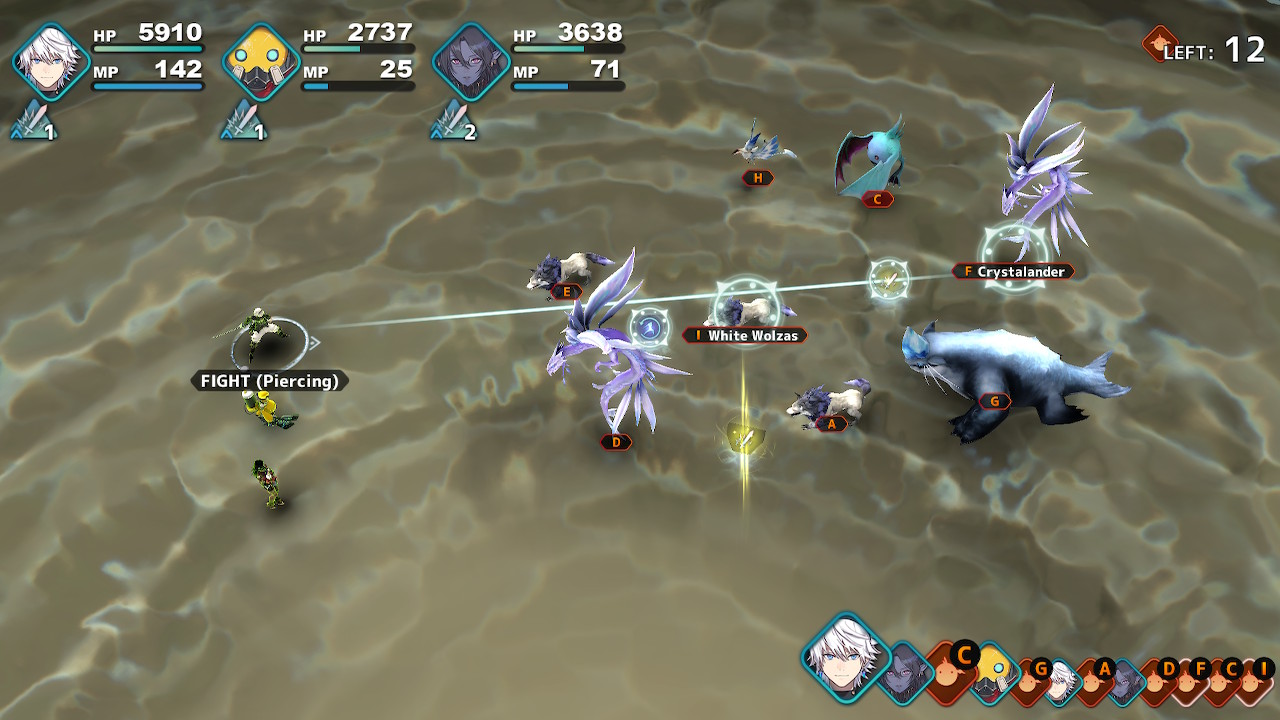Screen dimensions: 1280x720
Task: Select enemy target marker E
Action: [566, 292]
